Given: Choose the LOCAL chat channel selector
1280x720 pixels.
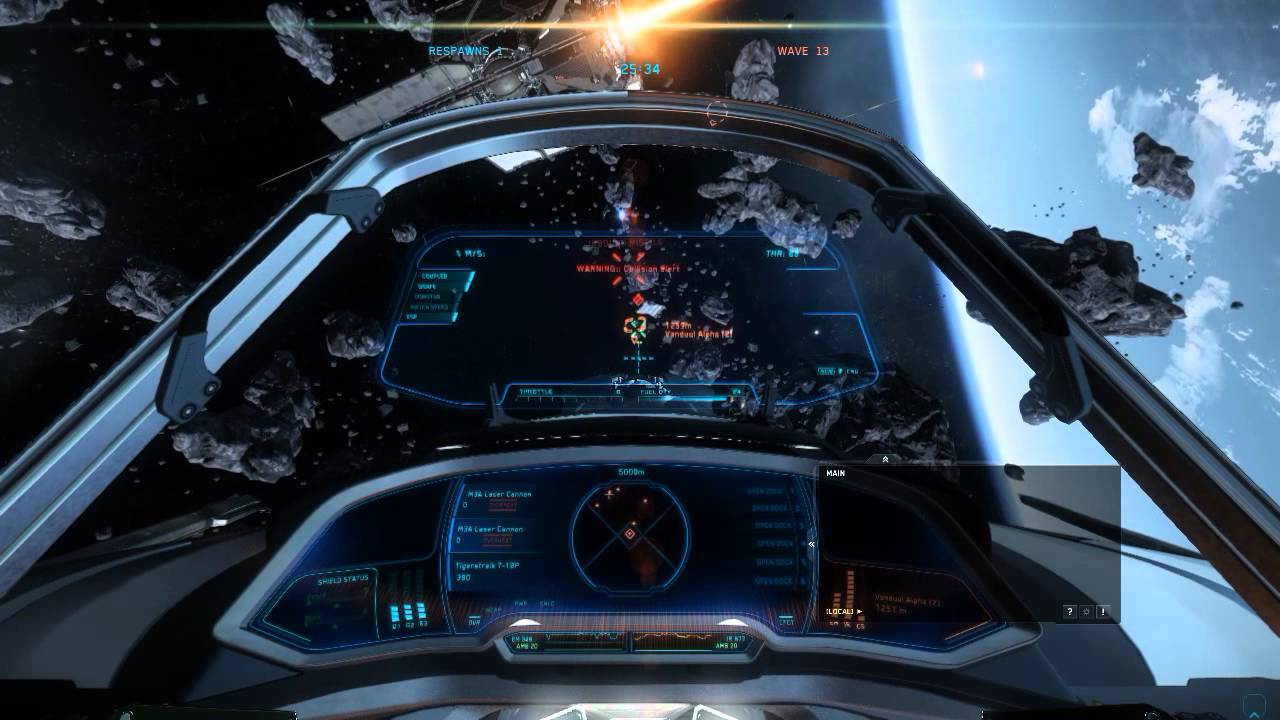Looking at the screenshot, I should coord(843,611).
